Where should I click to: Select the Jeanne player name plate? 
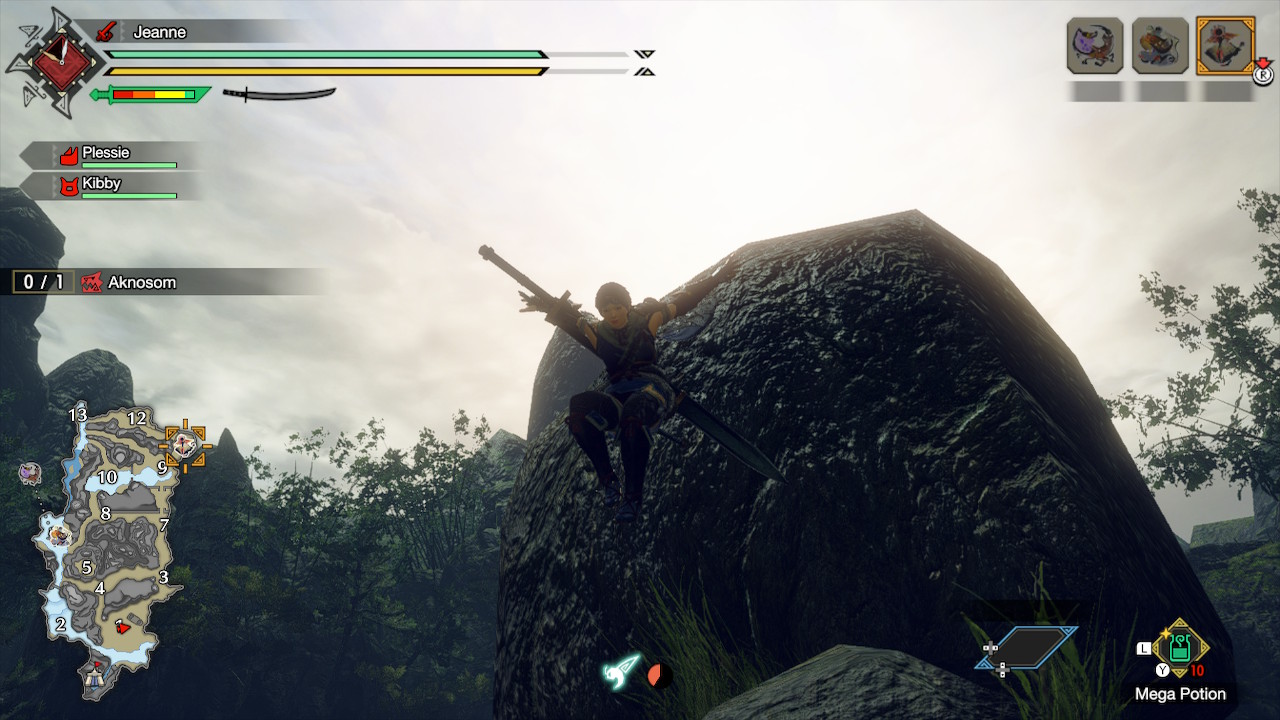[160, 32]
